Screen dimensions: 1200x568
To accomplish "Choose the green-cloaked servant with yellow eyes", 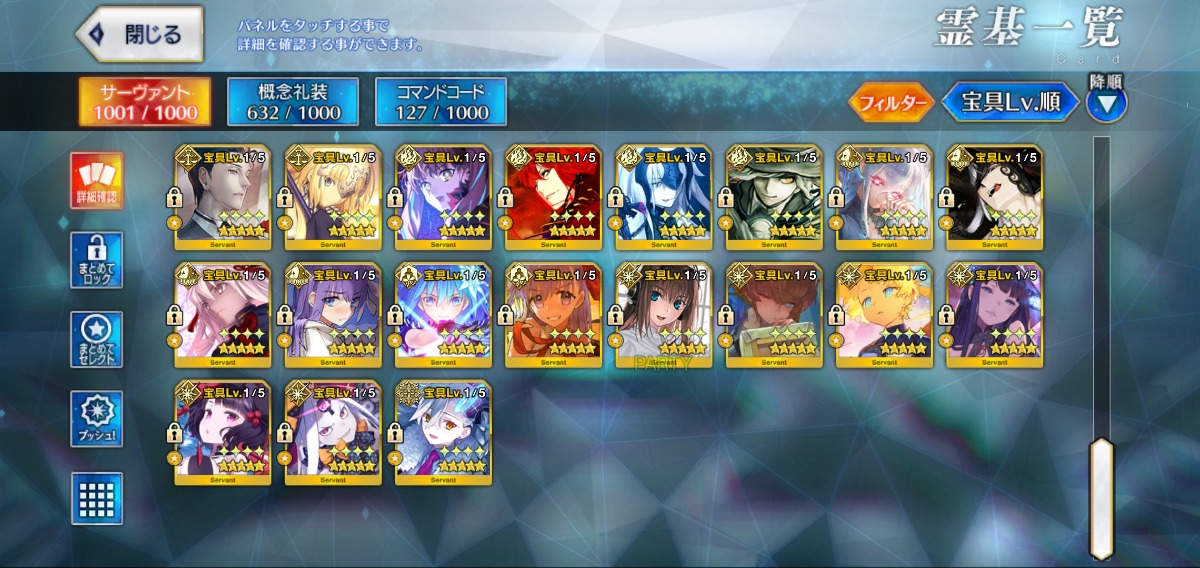I will (x=774, y=197).
